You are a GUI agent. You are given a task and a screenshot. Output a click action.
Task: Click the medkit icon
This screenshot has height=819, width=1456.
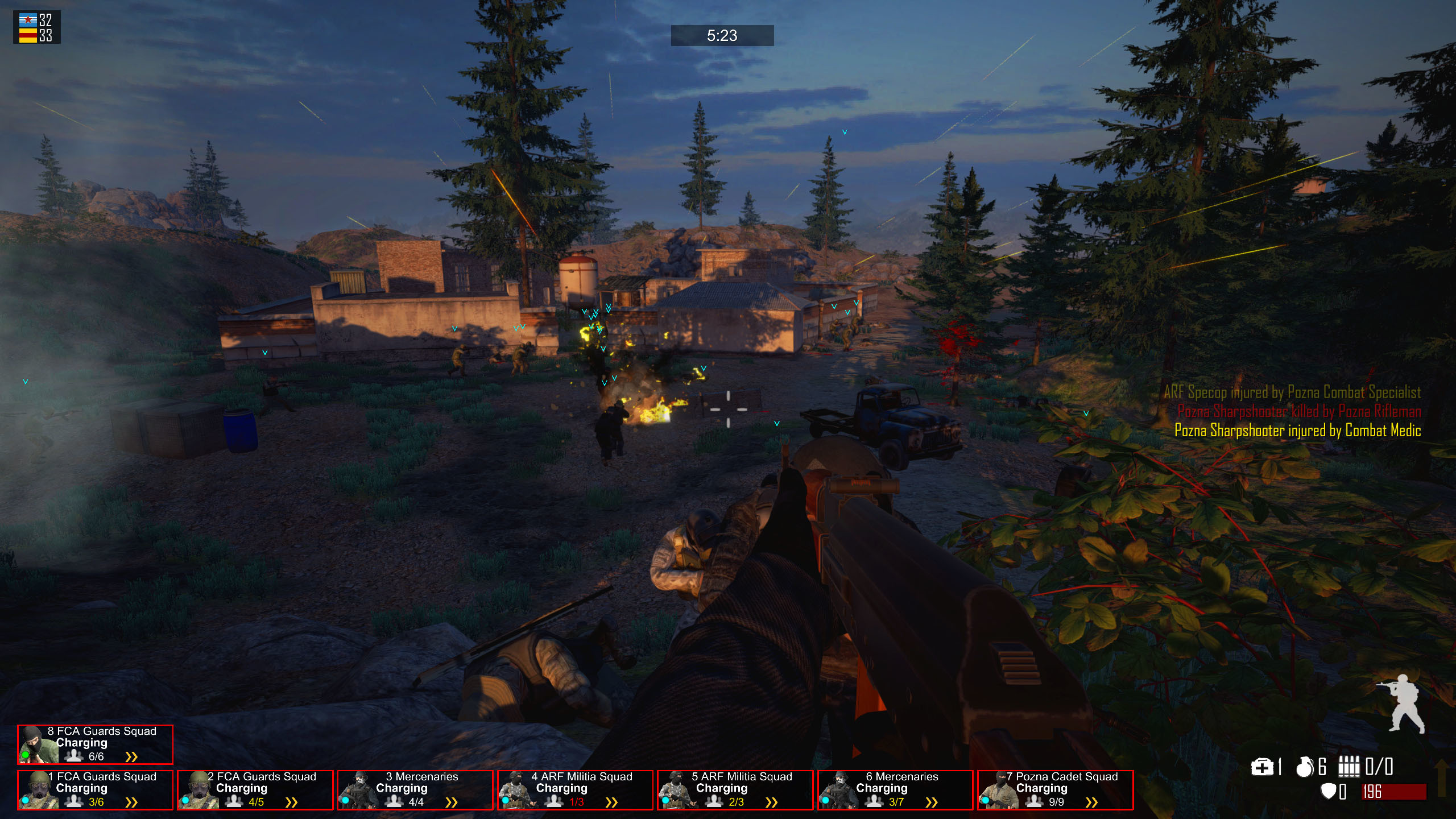coord(1261,767)
